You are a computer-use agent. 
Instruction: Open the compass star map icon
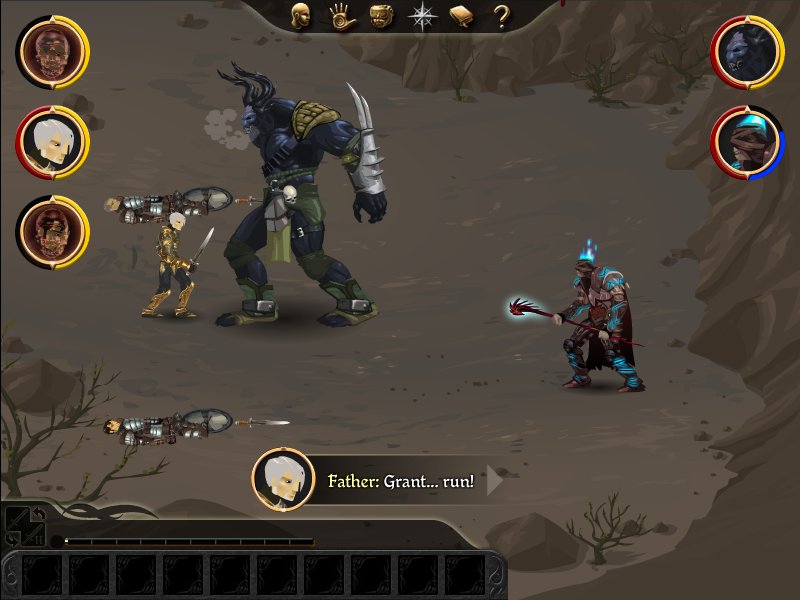[x=422, y=16]
